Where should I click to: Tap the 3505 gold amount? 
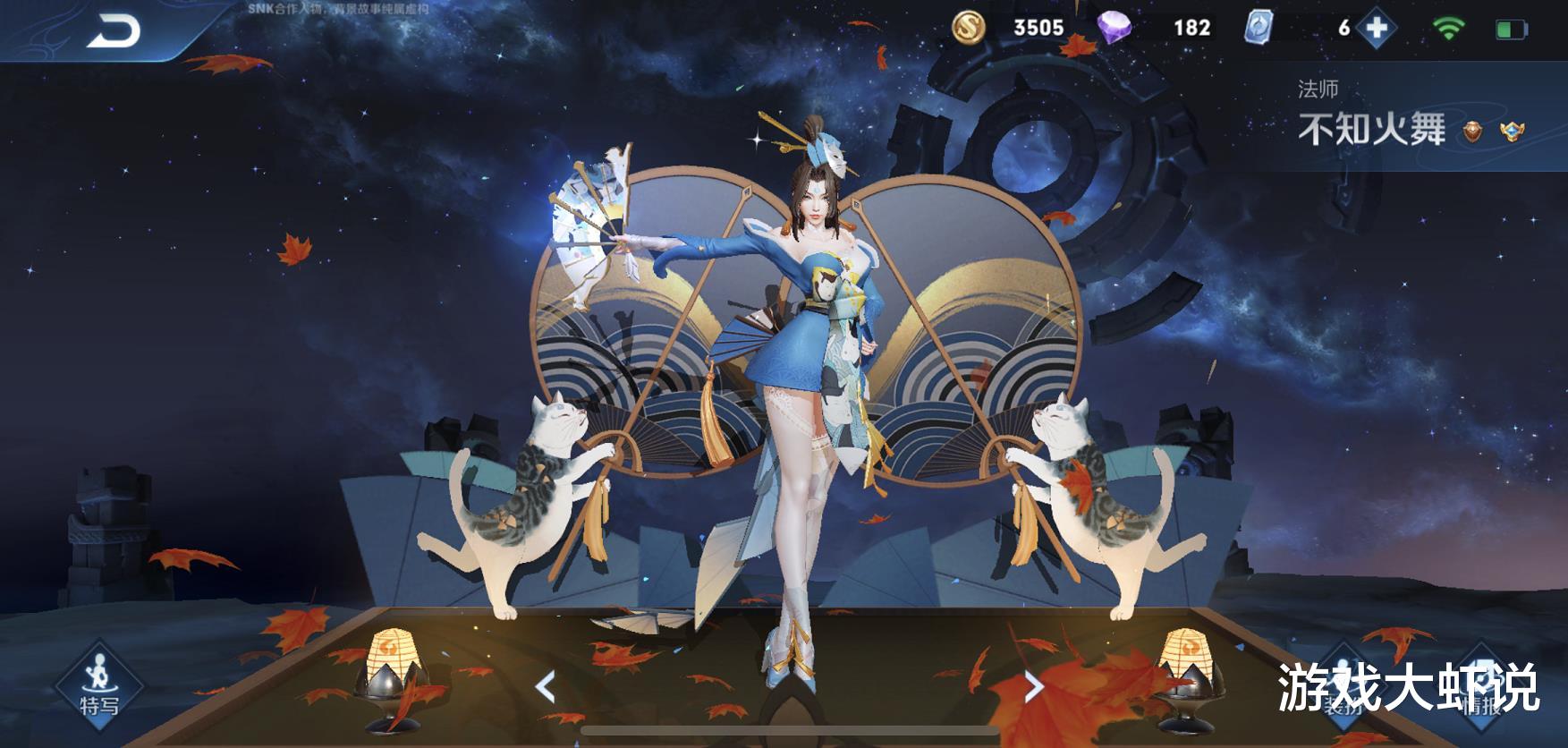(x=1039, y=28)
